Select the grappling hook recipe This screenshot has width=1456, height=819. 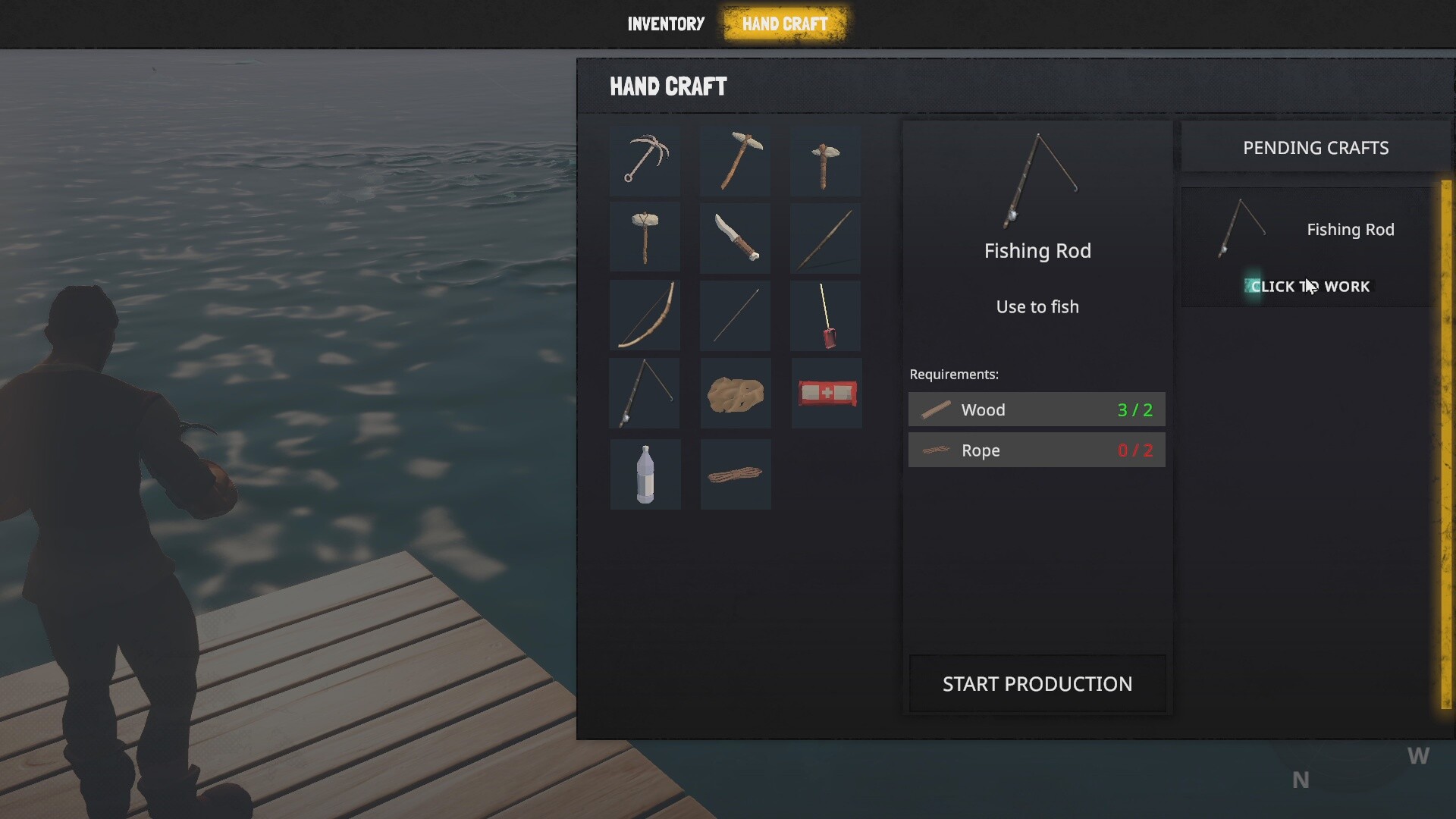tap(645, 160)
